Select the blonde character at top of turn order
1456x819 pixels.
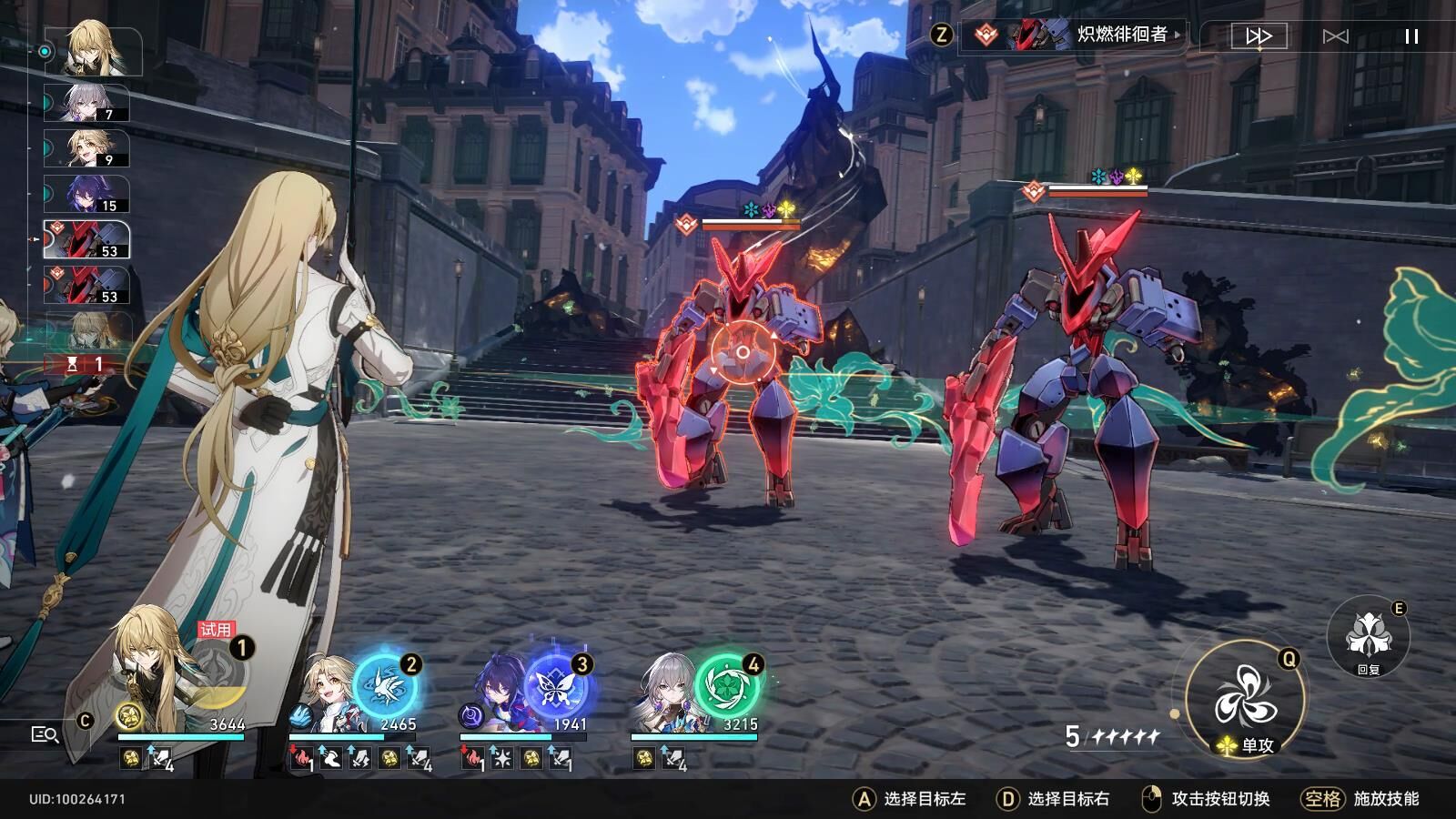(x=96, y=51)
